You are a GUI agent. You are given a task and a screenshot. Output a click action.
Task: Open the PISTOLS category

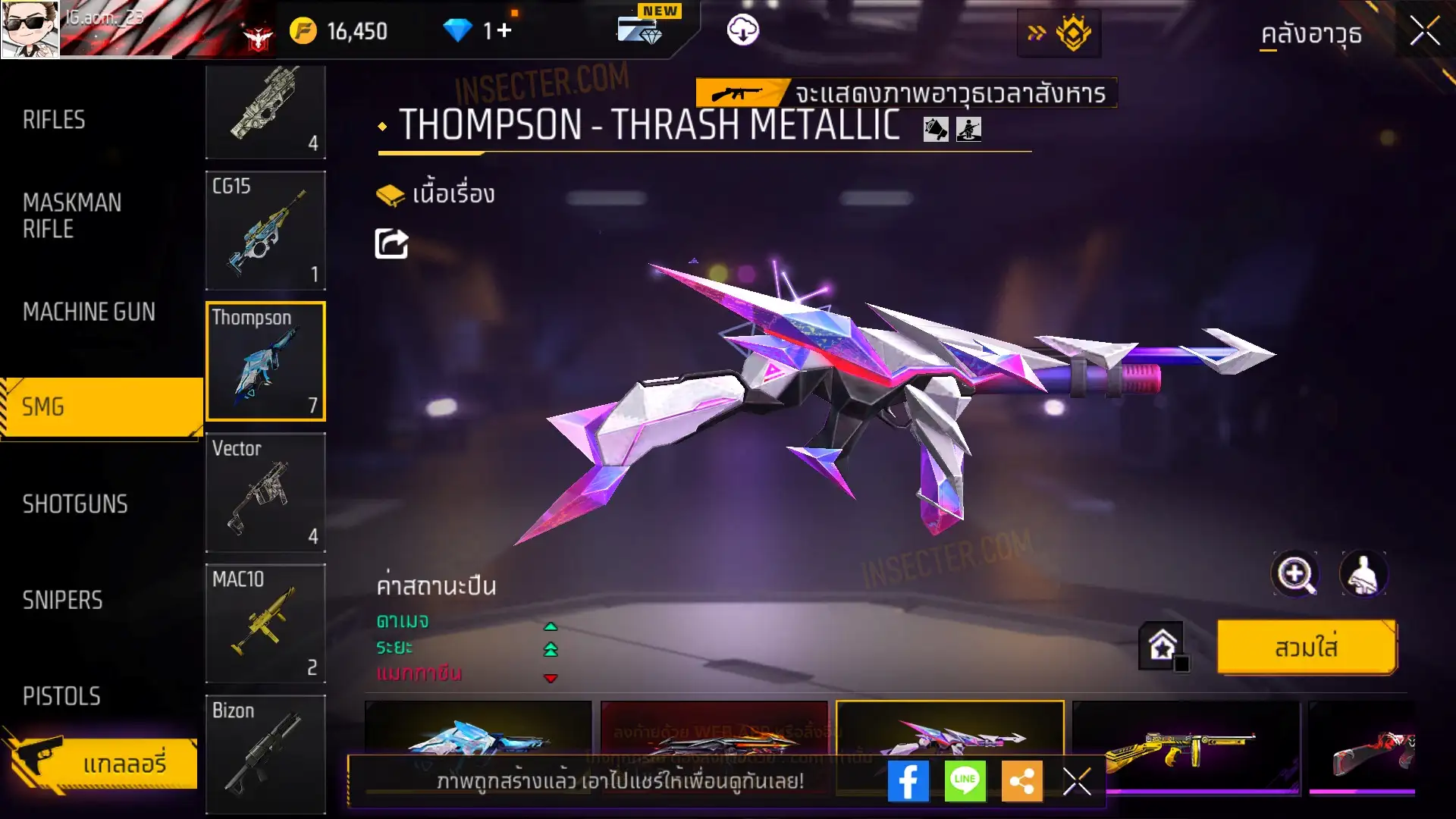pos(61,696)
